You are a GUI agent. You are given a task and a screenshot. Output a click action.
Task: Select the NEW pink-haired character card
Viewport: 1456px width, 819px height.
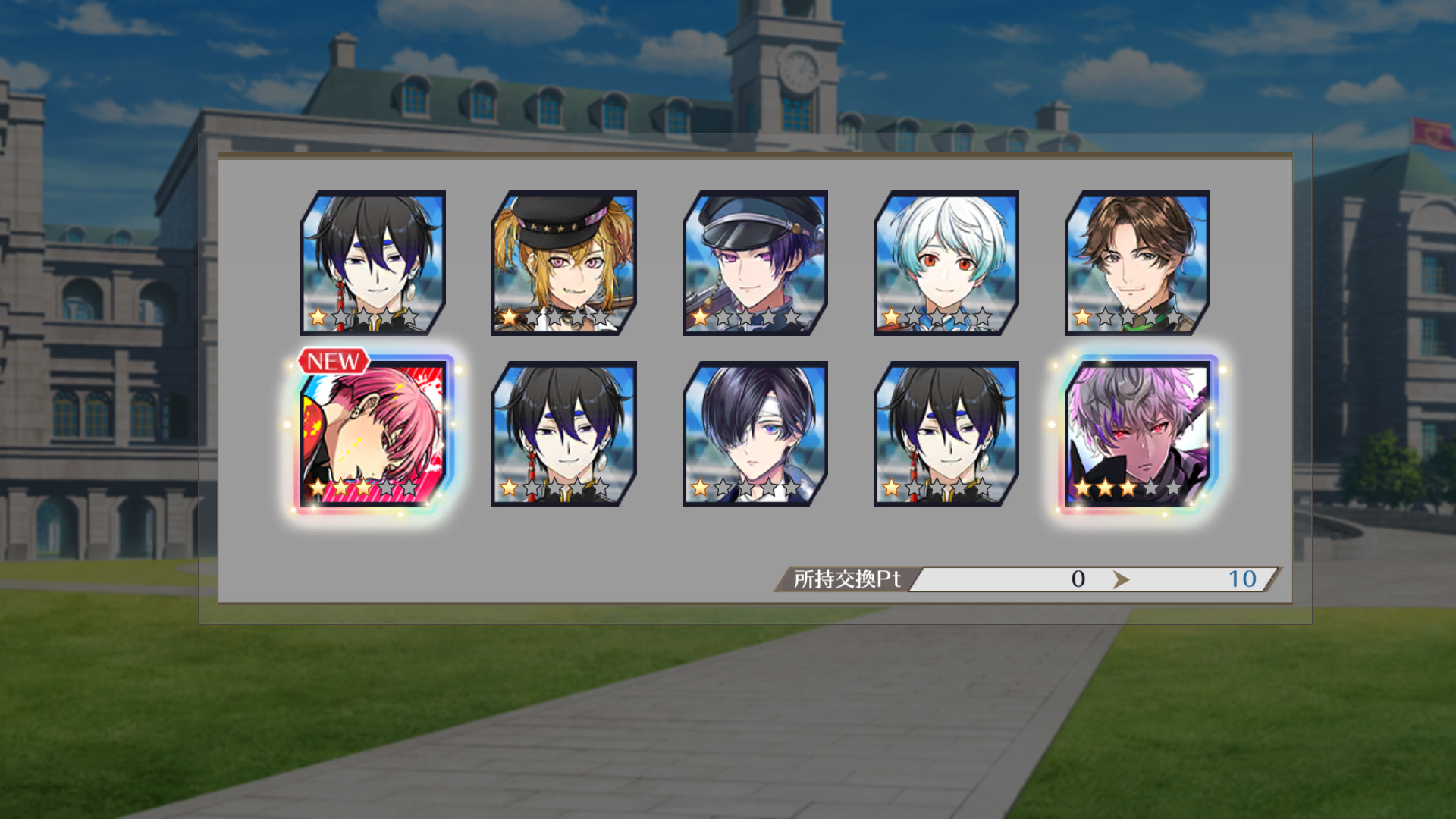pos(373,434)
